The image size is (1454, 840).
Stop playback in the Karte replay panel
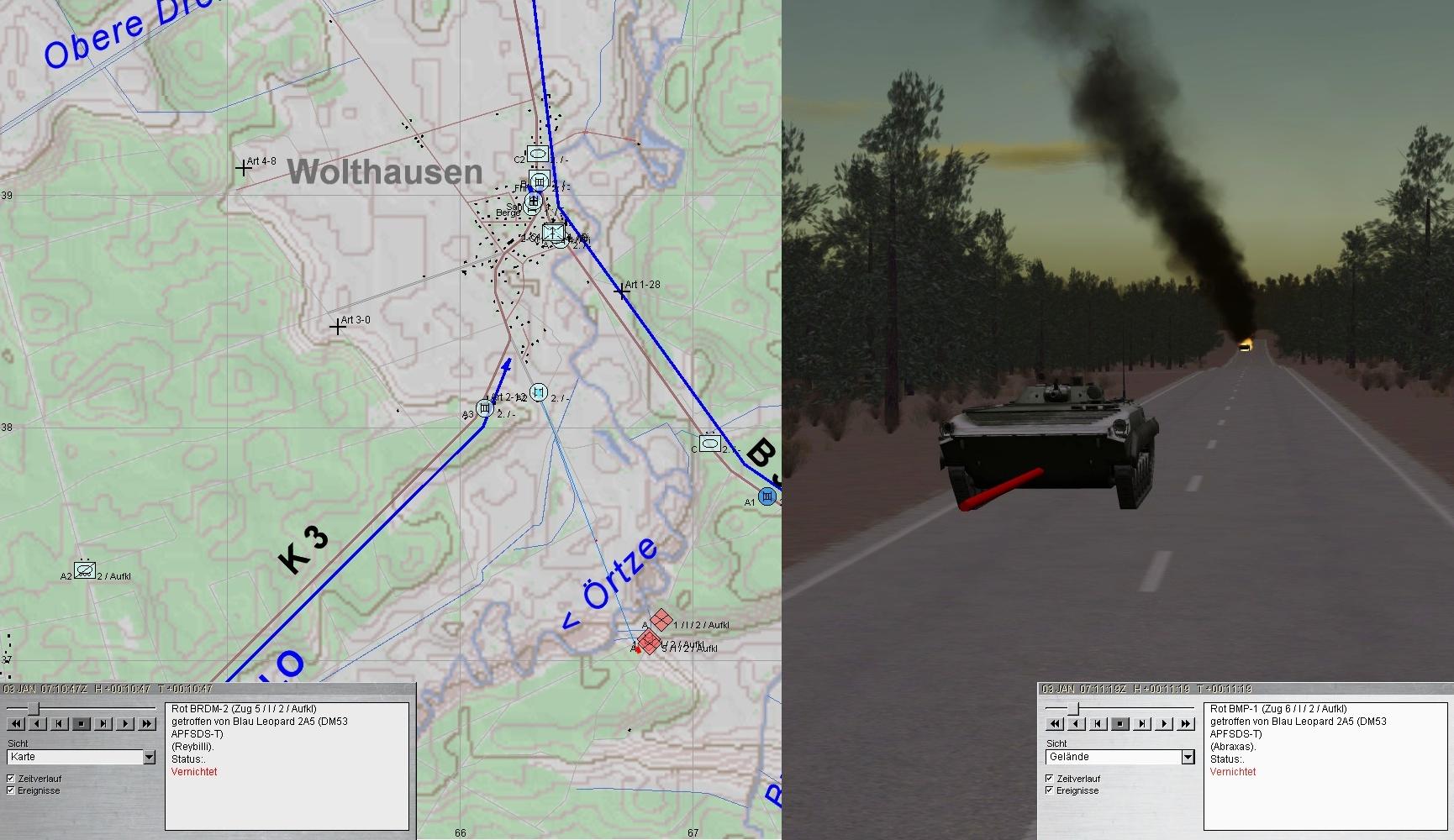(x=82, y=723)
